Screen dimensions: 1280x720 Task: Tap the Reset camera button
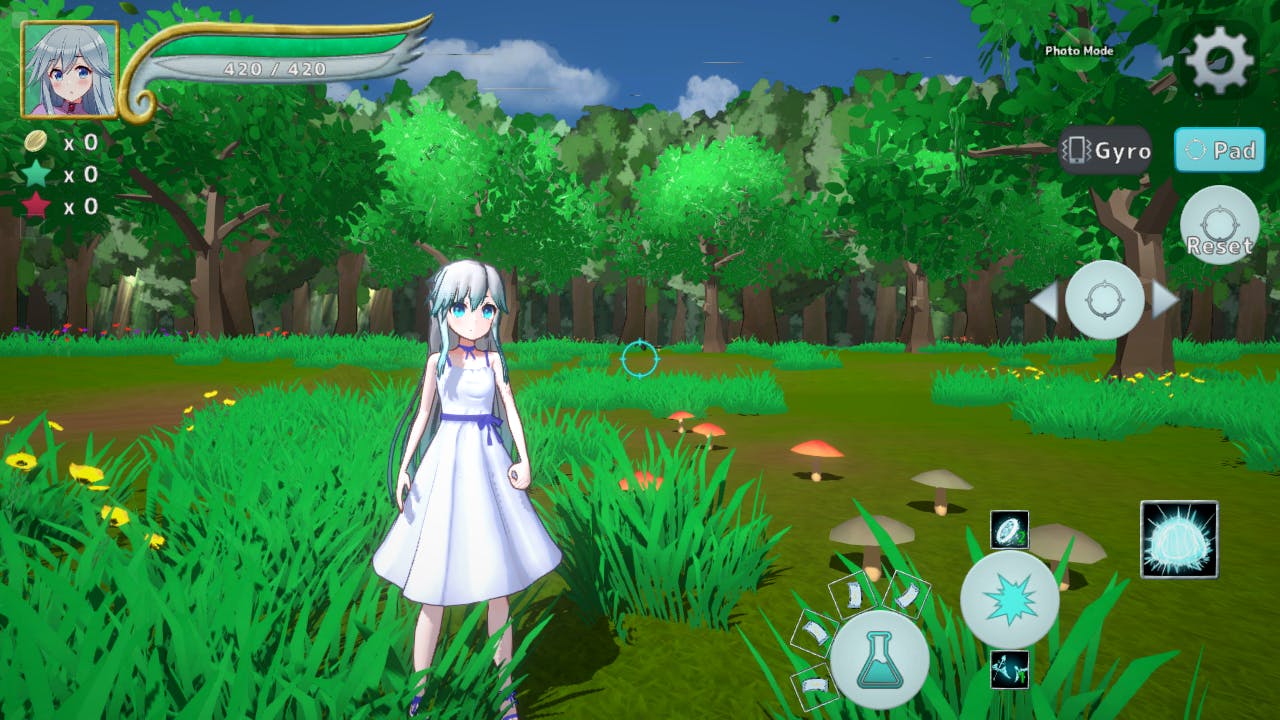click(x=1219, y=226)
